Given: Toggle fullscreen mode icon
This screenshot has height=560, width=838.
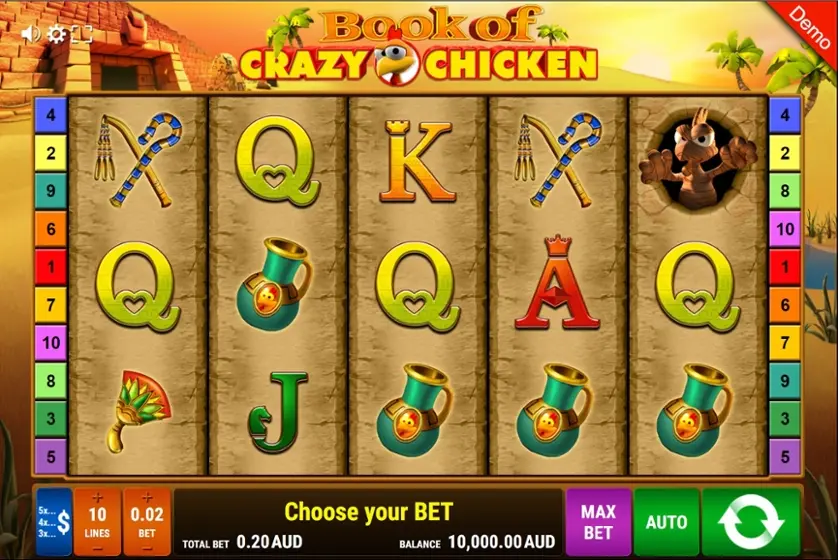Looking at the screenshot, I should 82,34.
